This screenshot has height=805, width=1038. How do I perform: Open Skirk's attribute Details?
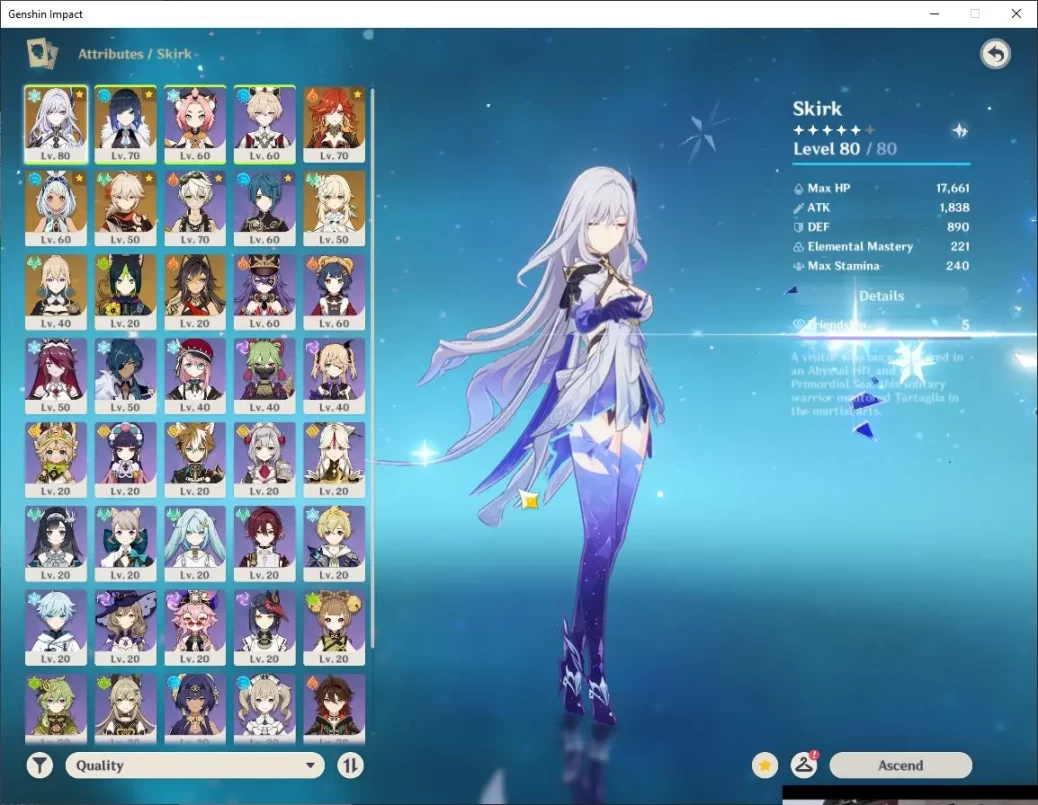pos(880,296)
